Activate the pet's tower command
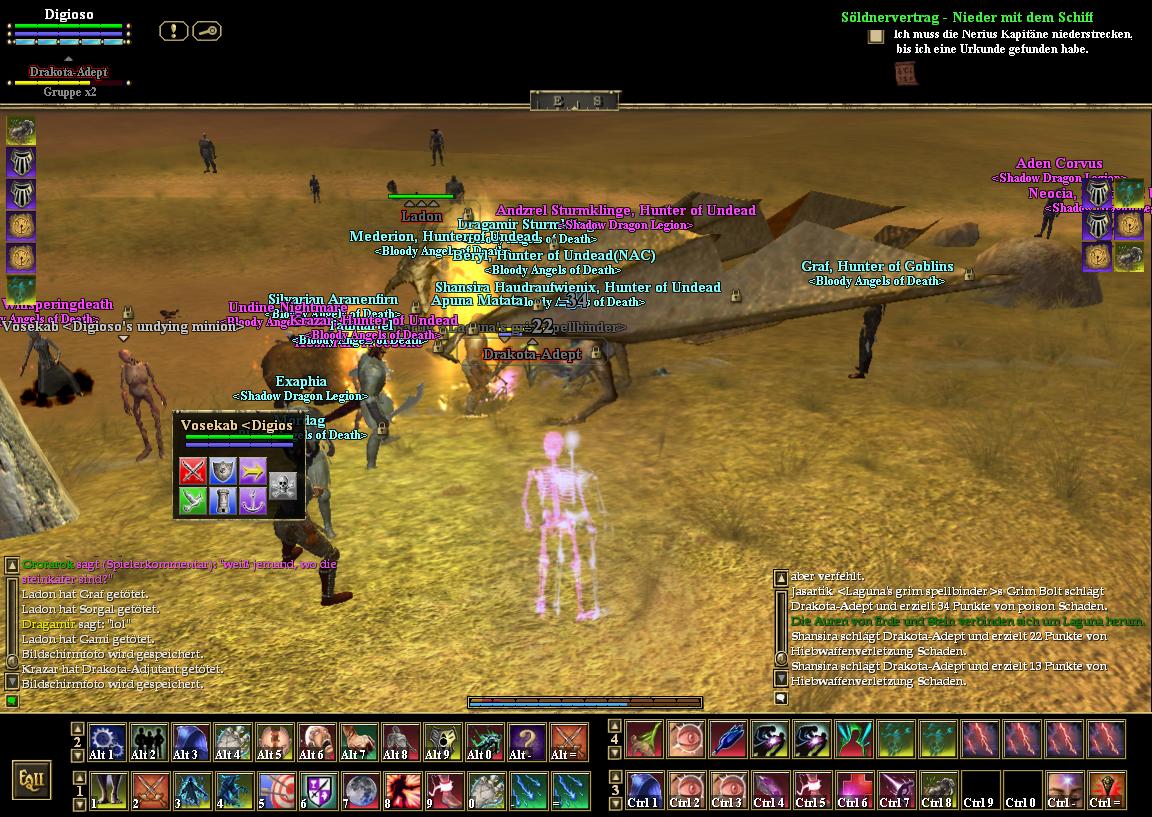Image resolution: width=1152 pixels, height=817 pixels. pos(222,501)
